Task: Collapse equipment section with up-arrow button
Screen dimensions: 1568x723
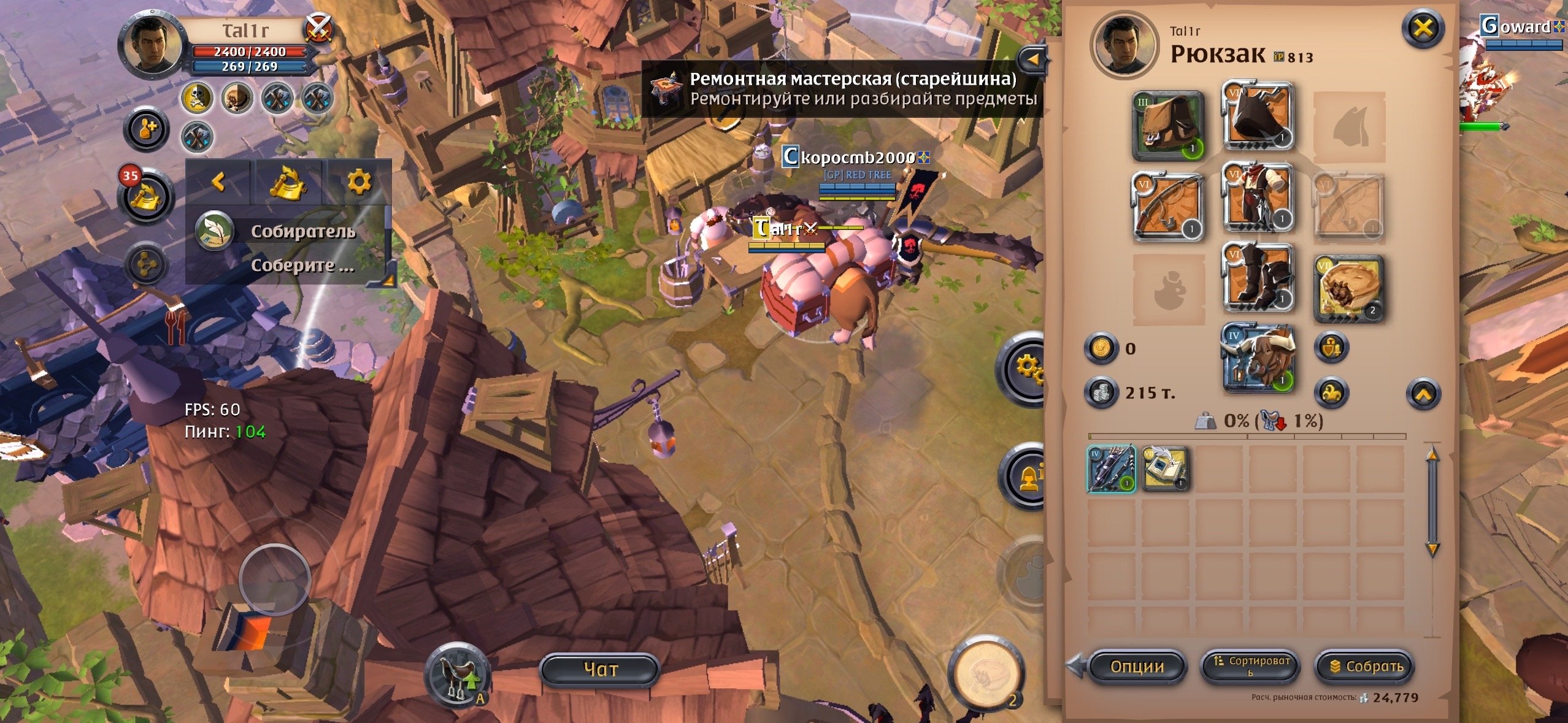Action: (x=1423, y=394)
